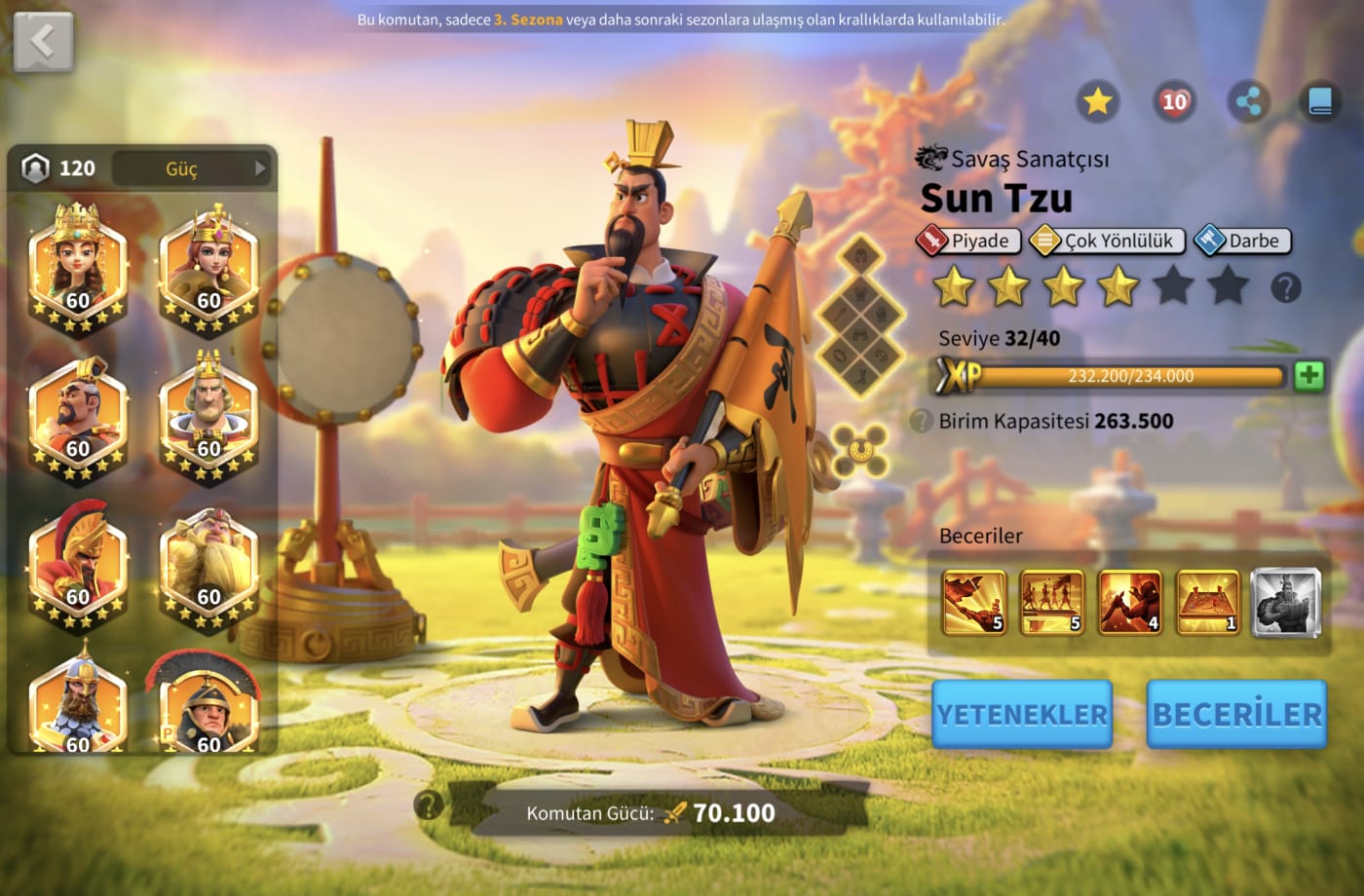Select the locked fifth grey skill icon
Image resolution: width=1364 pixels, height=896 pixels.
coord(1285,602)
